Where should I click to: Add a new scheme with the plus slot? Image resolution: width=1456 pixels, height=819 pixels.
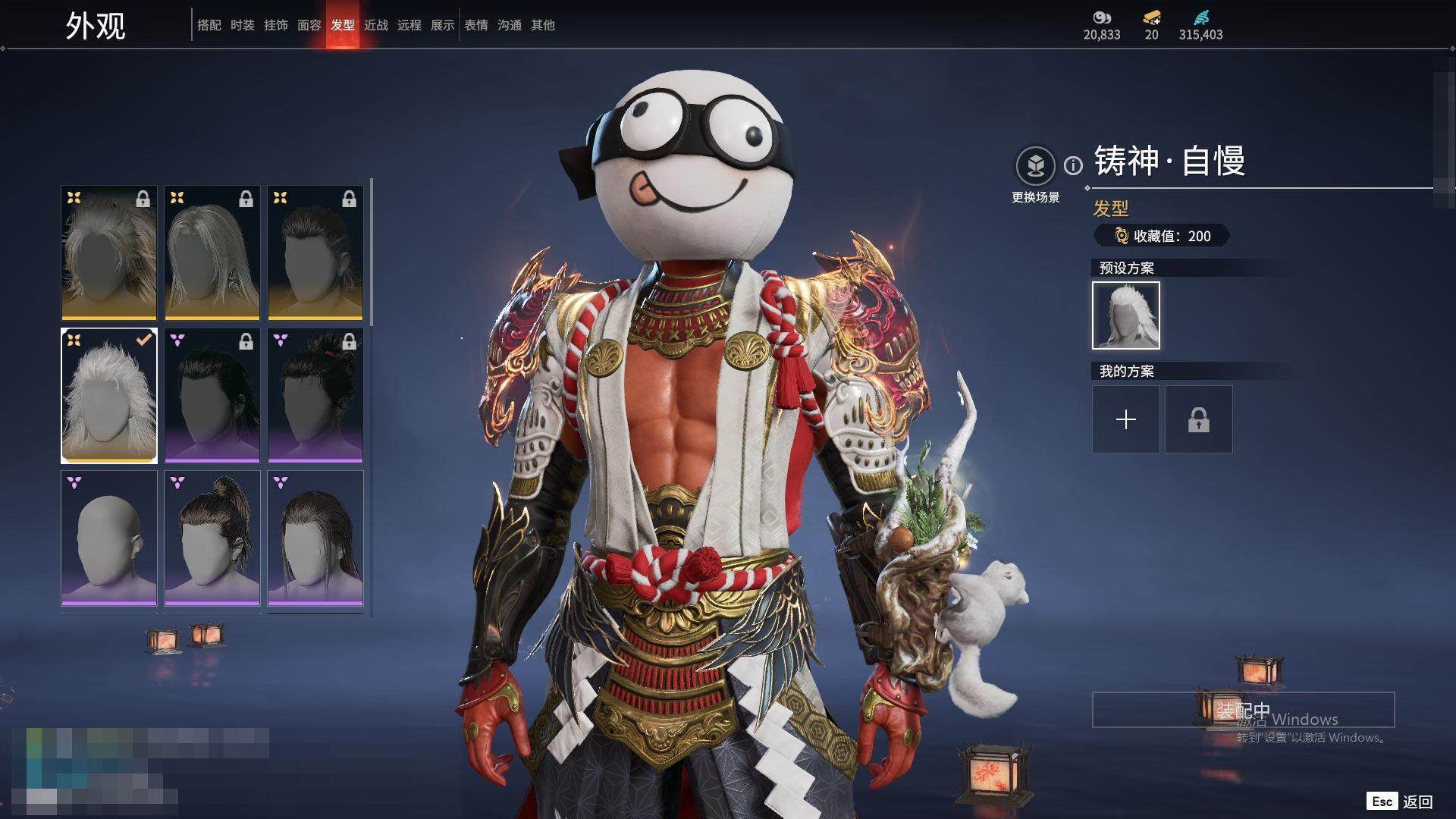1126,419
